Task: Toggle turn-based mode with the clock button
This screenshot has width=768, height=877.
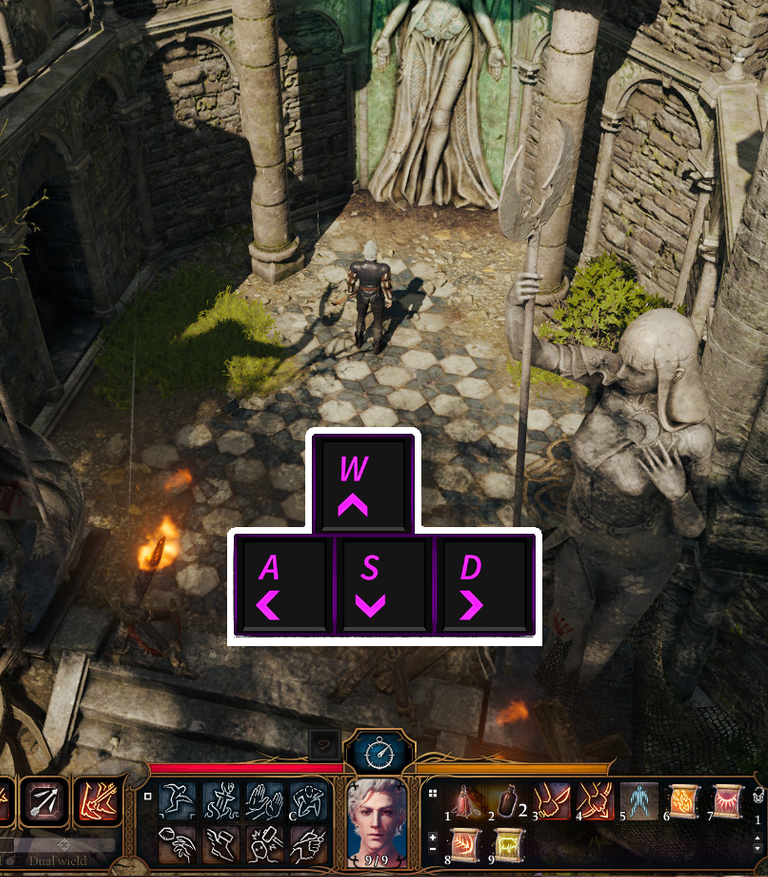Action: (380, 752)
